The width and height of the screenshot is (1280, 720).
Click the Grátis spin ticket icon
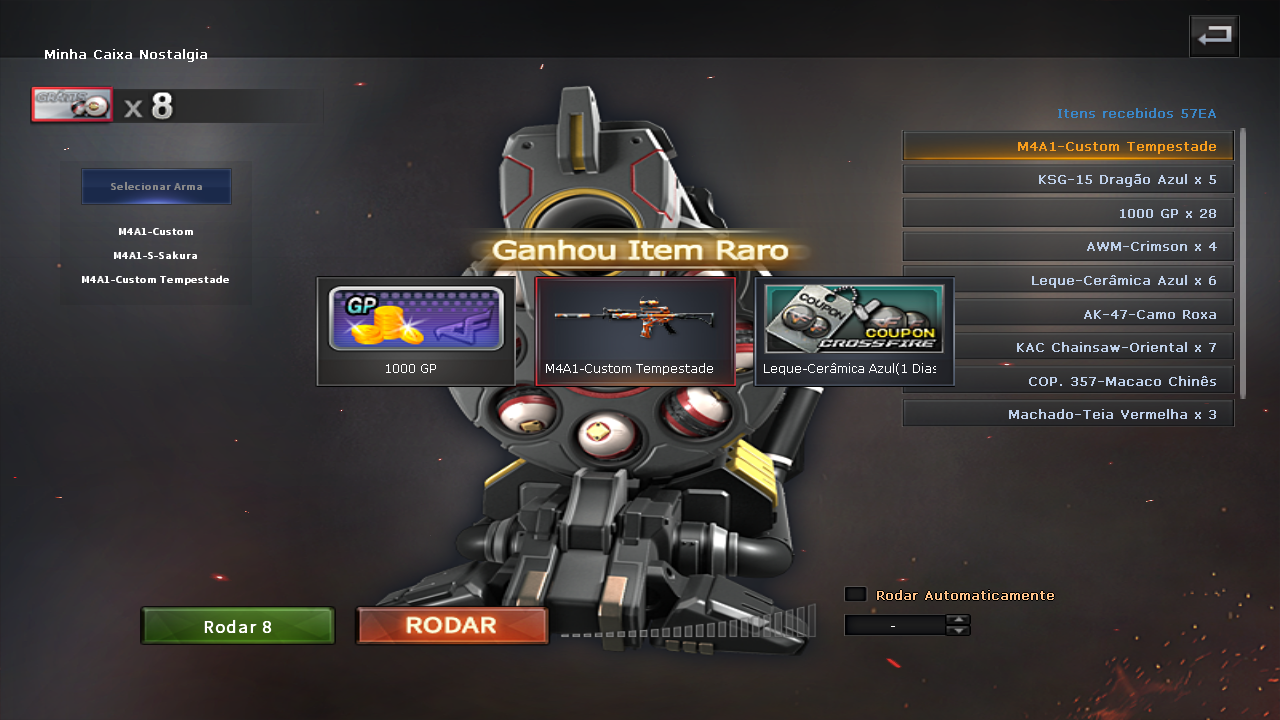click(x=71, y=104)
